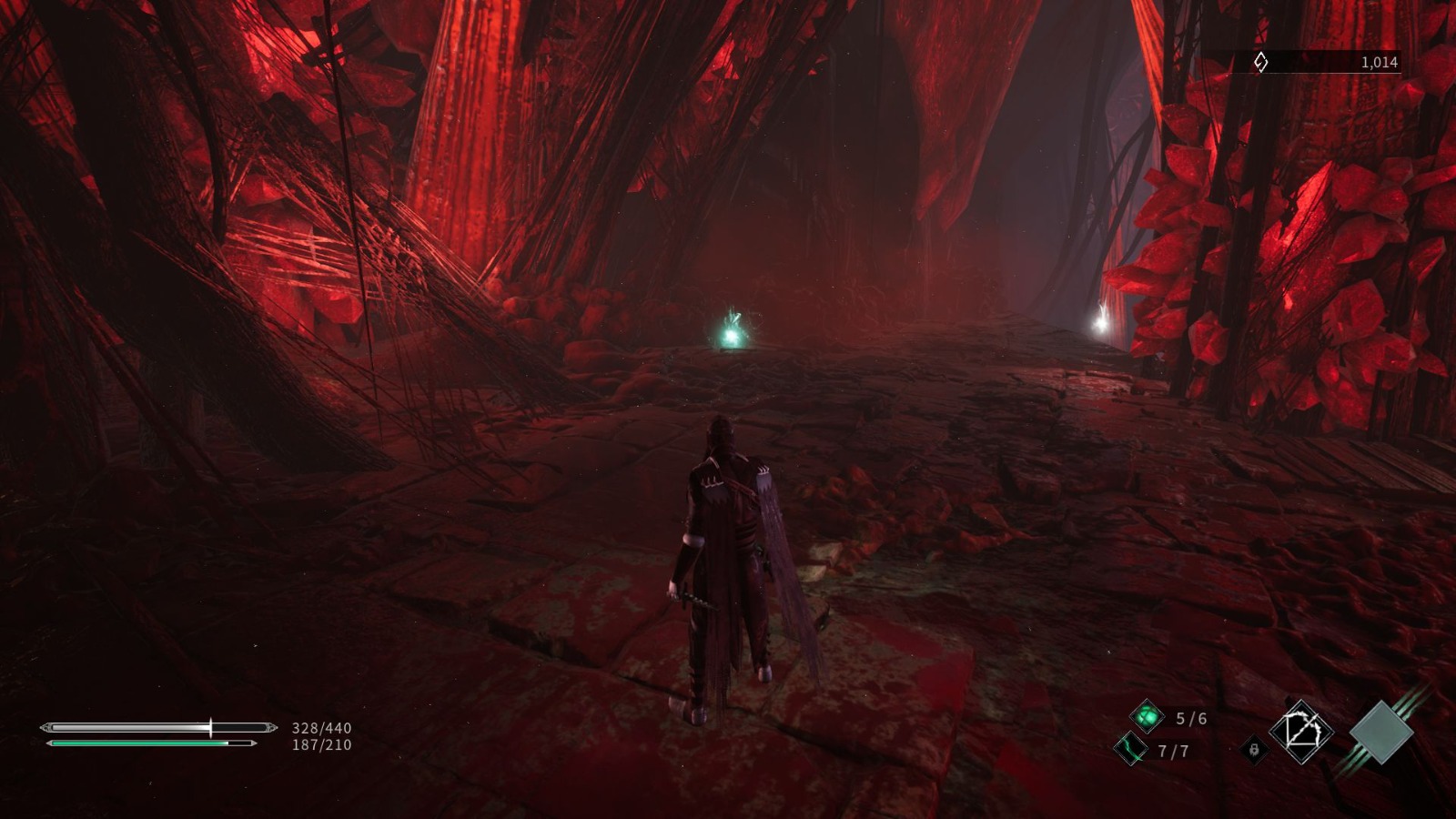Click the 5/6 potion count label

[1191, 719]
